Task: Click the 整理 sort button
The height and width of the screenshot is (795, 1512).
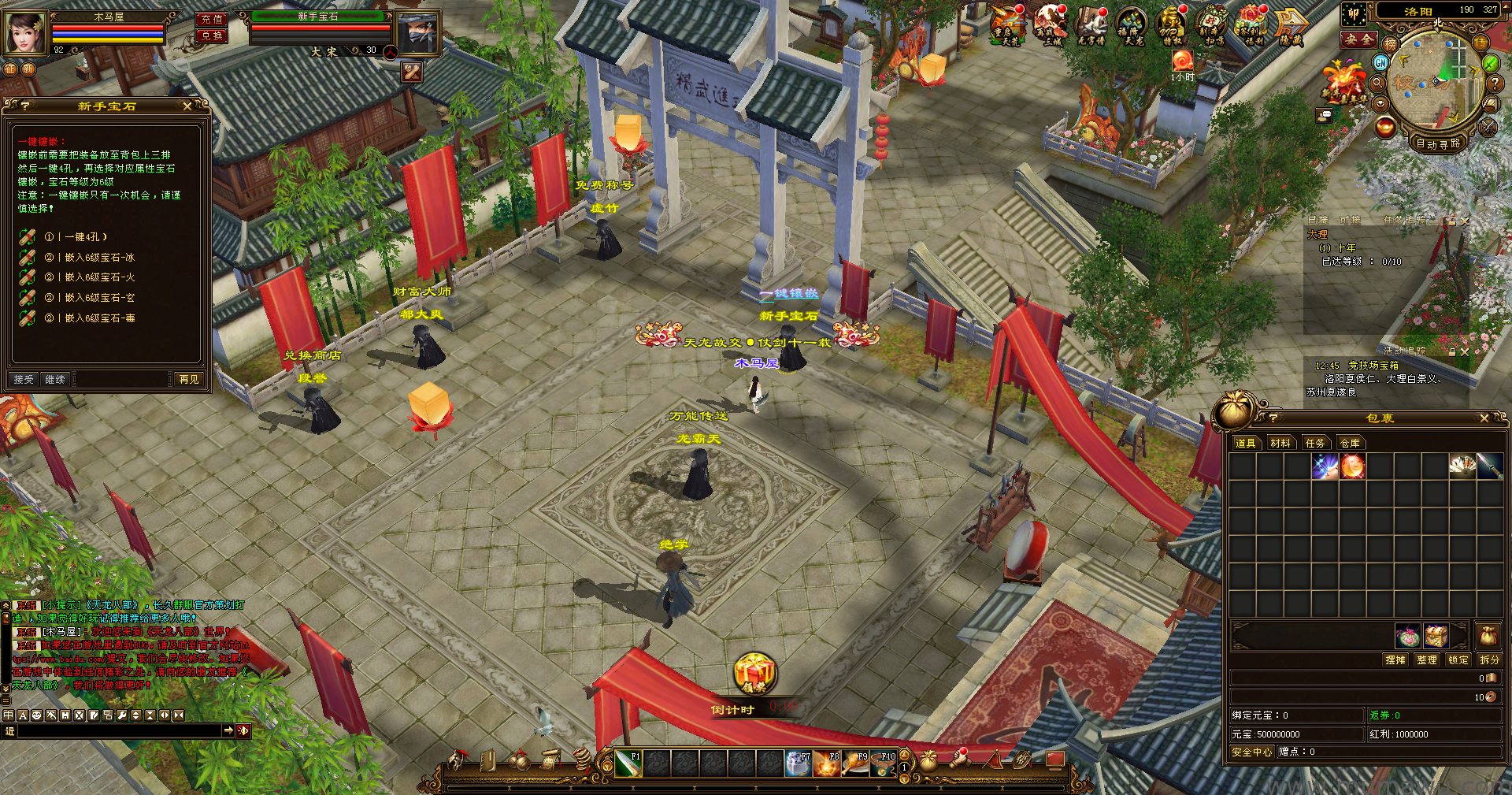Action: pyautogui.click(x=1426, y=660)
